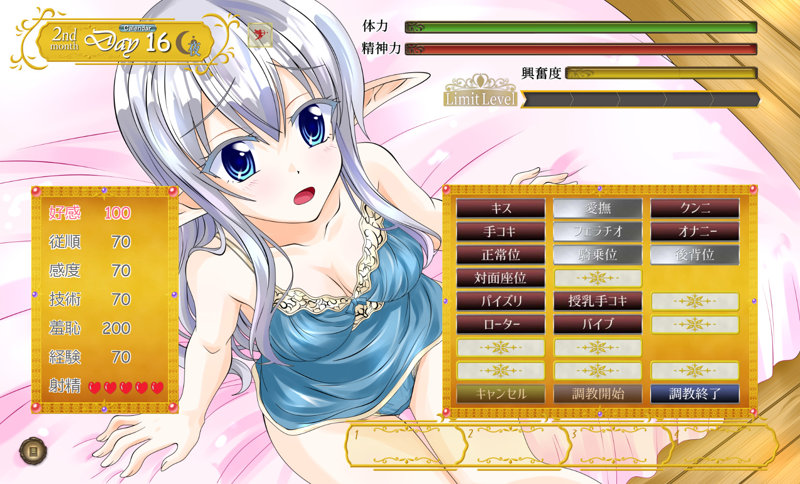Choose the 愛撫 command
800x484 pixels.
pyautogui.click(x=598, y=208)
